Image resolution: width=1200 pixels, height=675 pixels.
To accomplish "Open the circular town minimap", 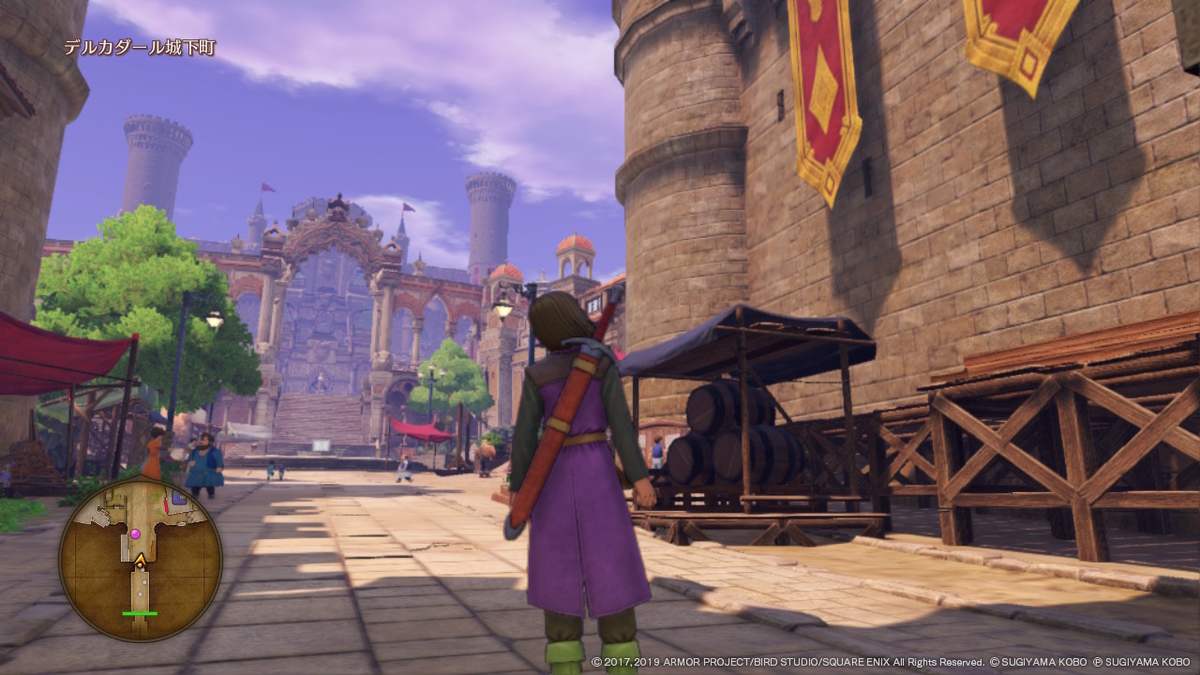I will (140, 559).
